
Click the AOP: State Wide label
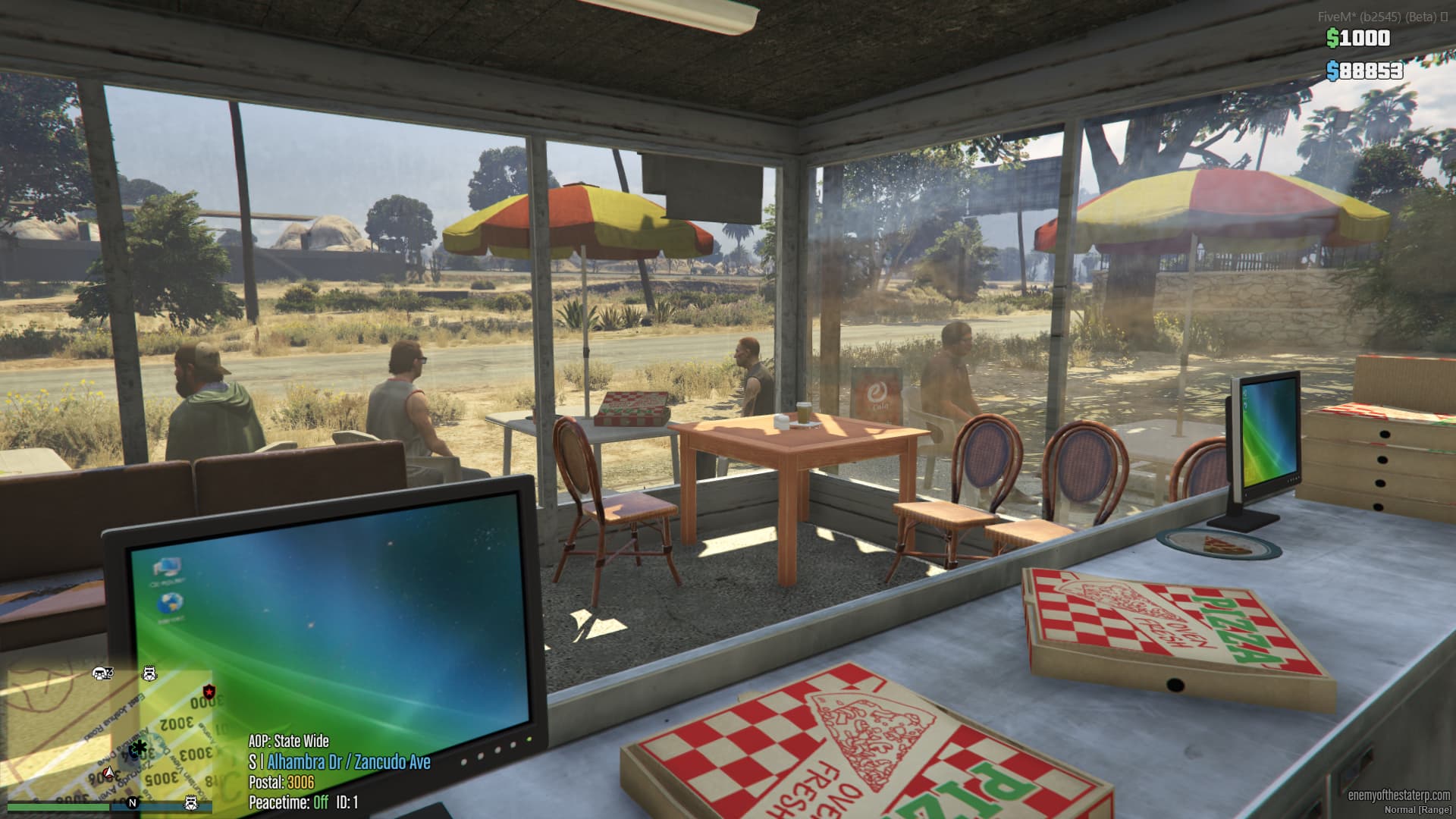[290, 741]
